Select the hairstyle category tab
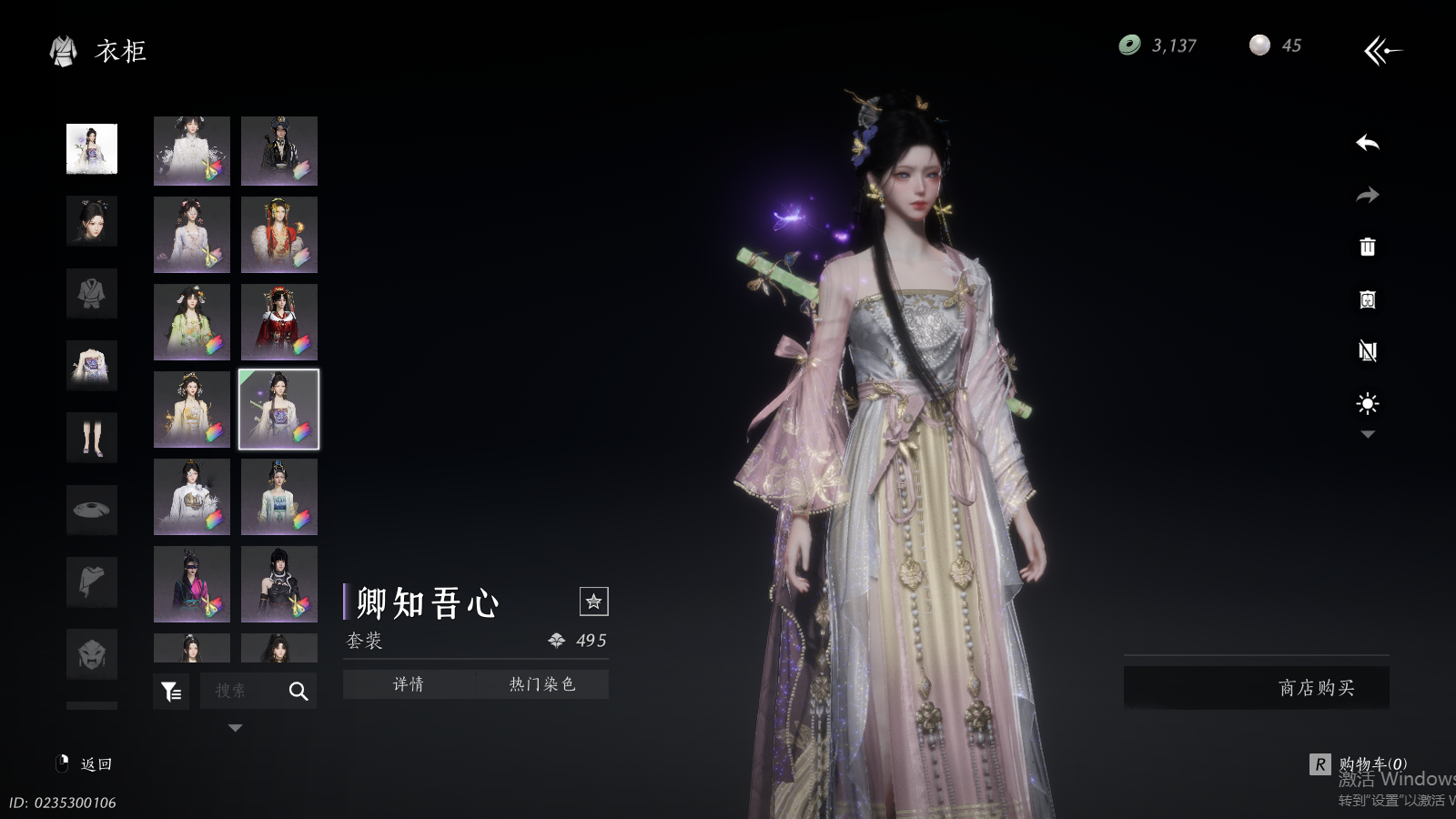1456x819 pixels. pyautogui.click(x=92, y=221)
